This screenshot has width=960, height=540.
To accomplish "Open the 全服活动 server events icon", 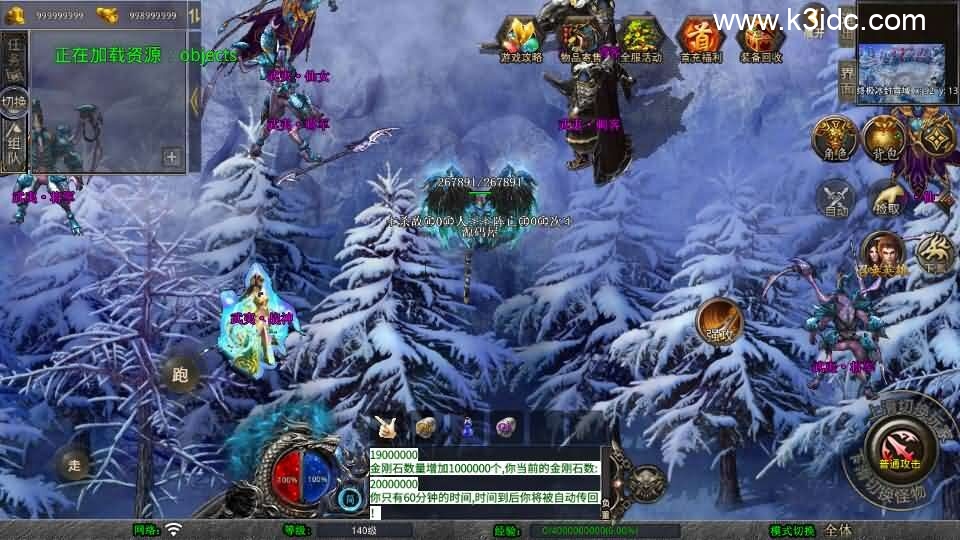I will (641, 40).
